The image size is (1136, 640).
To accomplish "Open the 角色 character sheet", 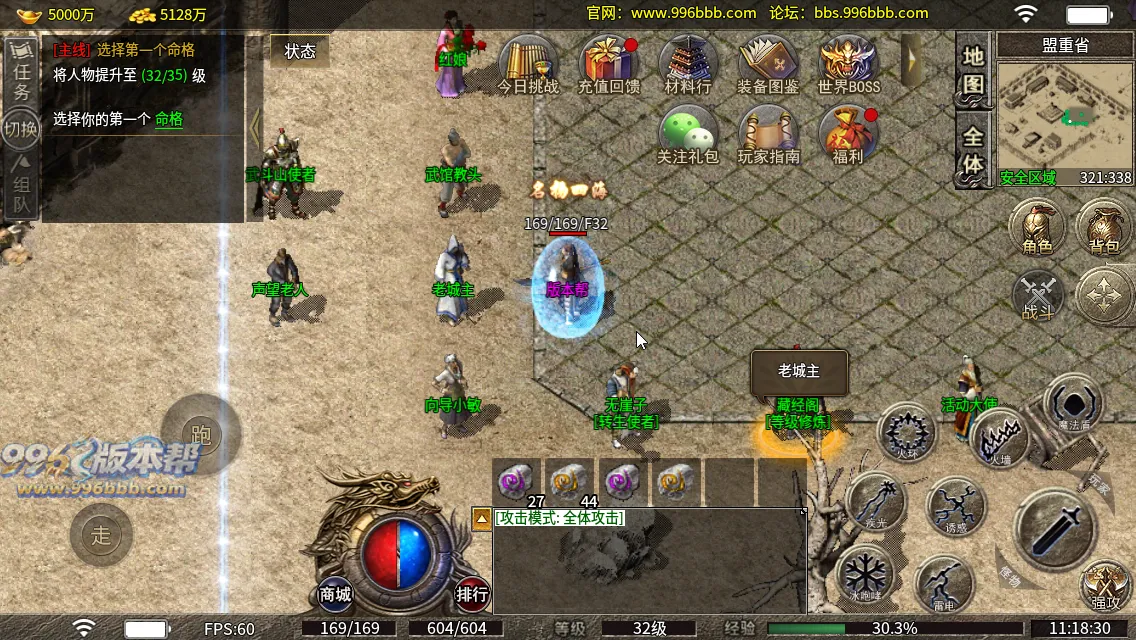I will click(x=1037, y=225).
